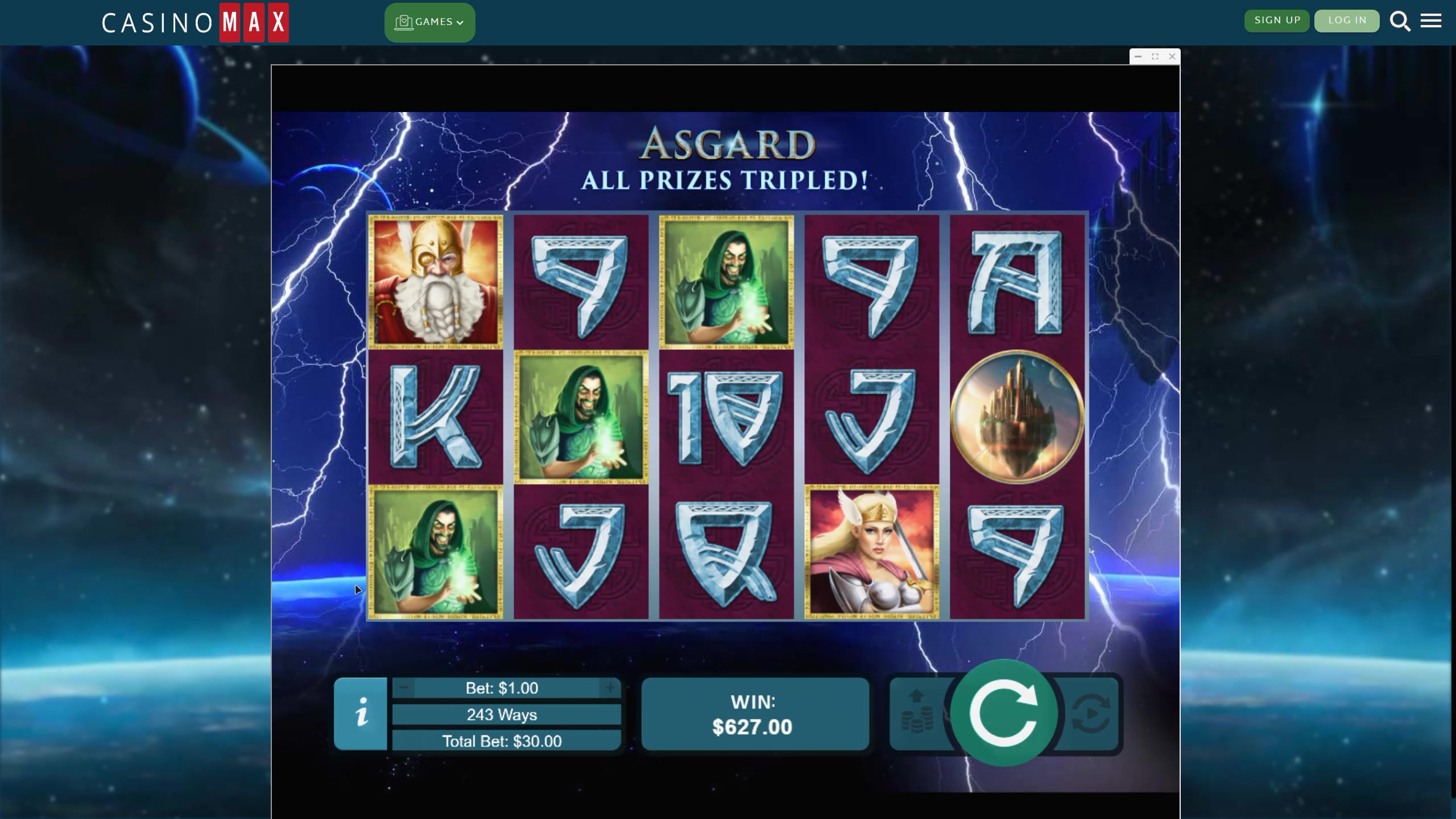Click the Sign Up button

coord(1277,20)
